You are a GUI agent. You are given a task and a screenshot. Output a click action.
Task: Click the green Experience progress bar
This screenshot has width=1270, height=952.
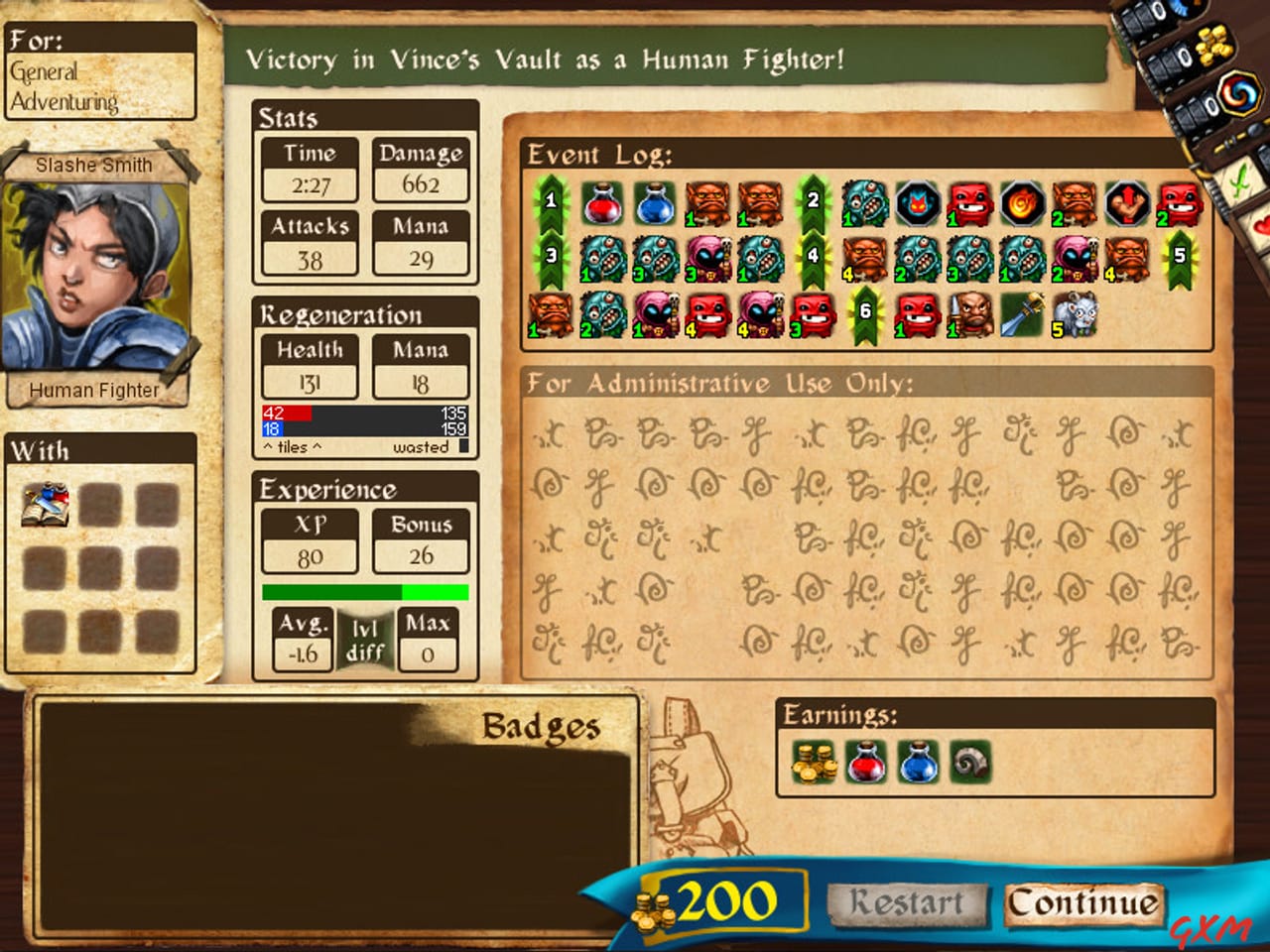pos(364,591)
